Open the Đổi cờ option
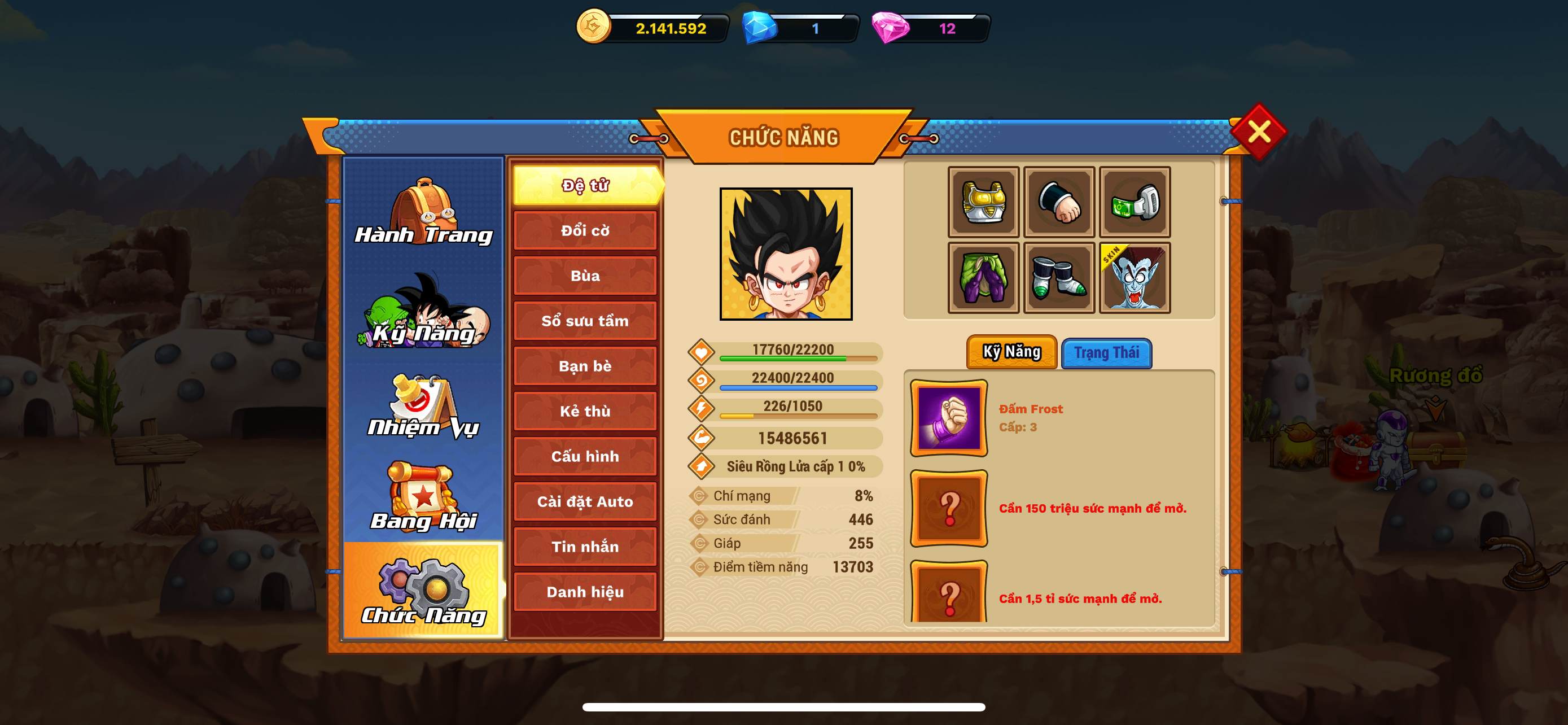This screenshot has height=725, width=1568. coord(585,231)
